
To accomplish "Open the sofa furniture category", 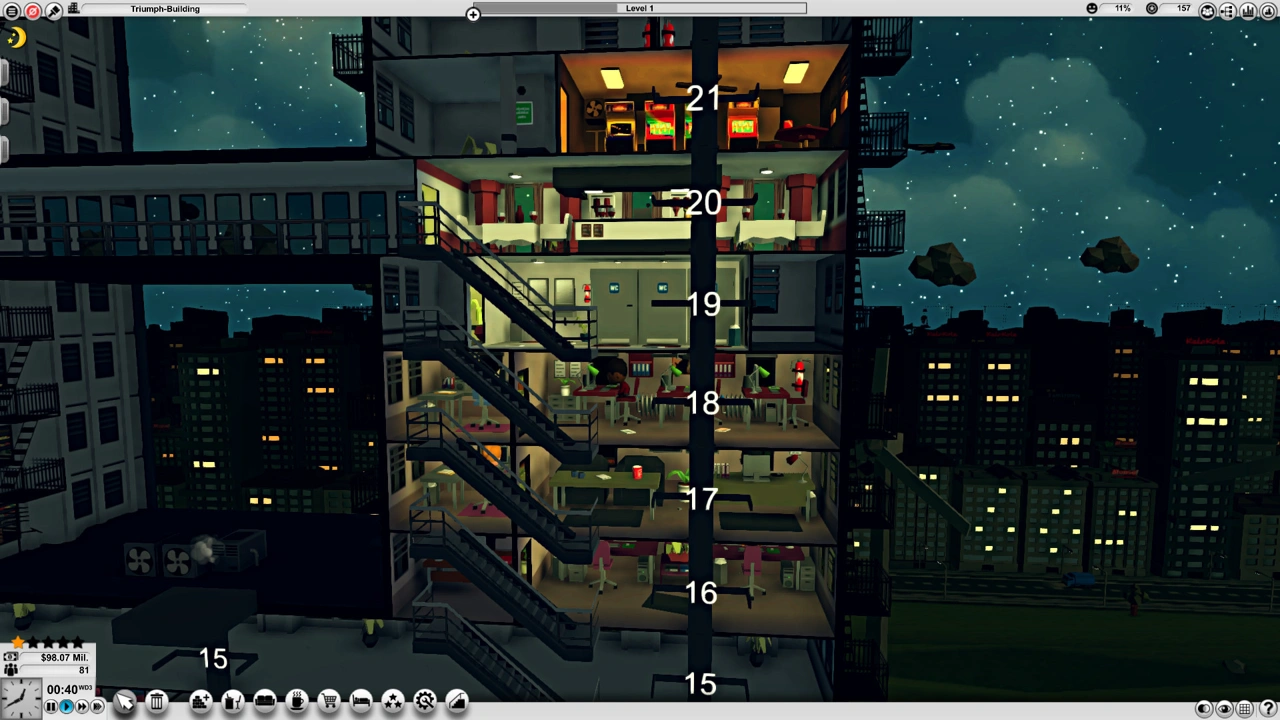I will [265, 701].
